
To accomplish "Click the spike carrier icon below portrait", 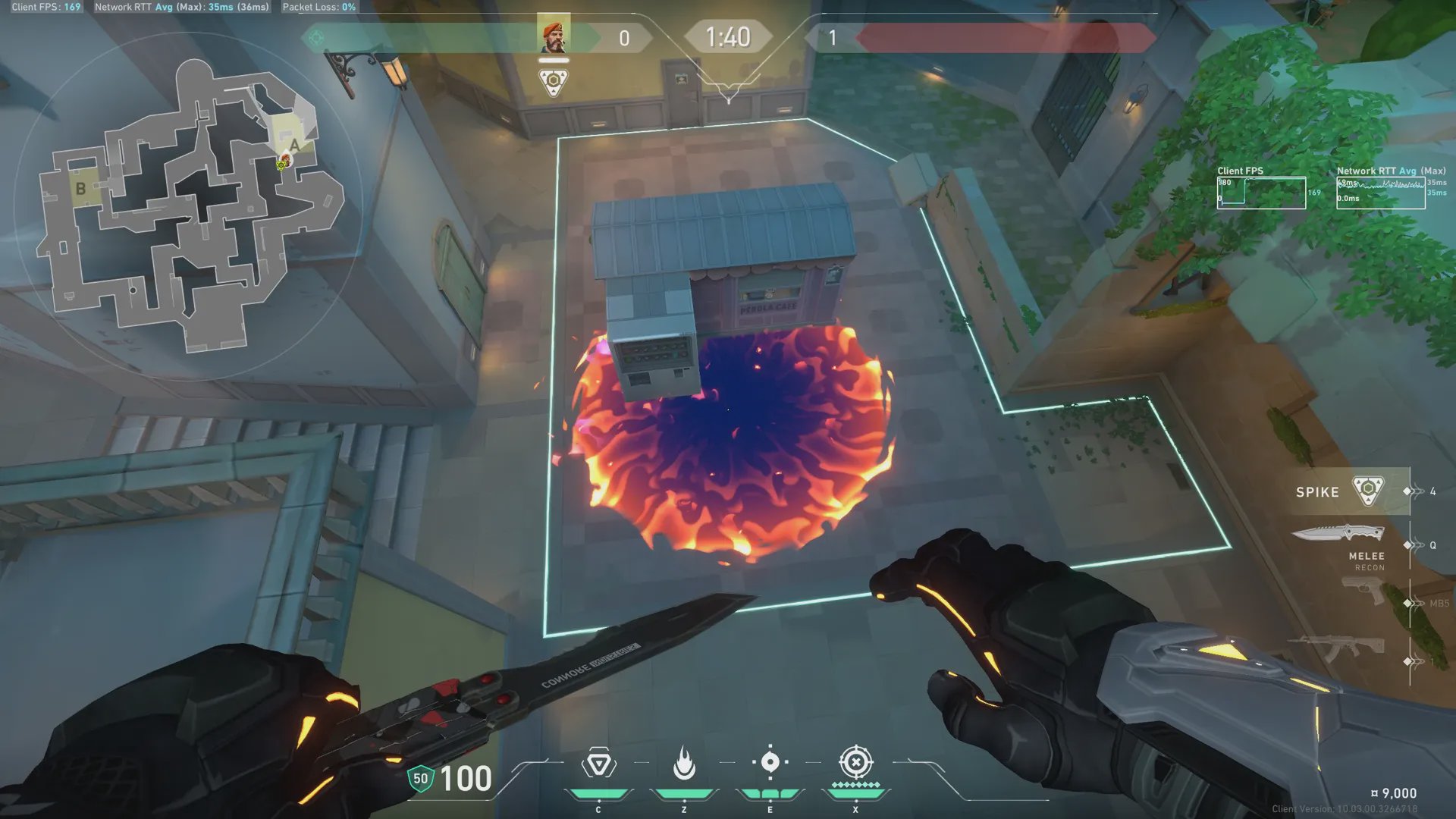I will click(x=554, y=82).
